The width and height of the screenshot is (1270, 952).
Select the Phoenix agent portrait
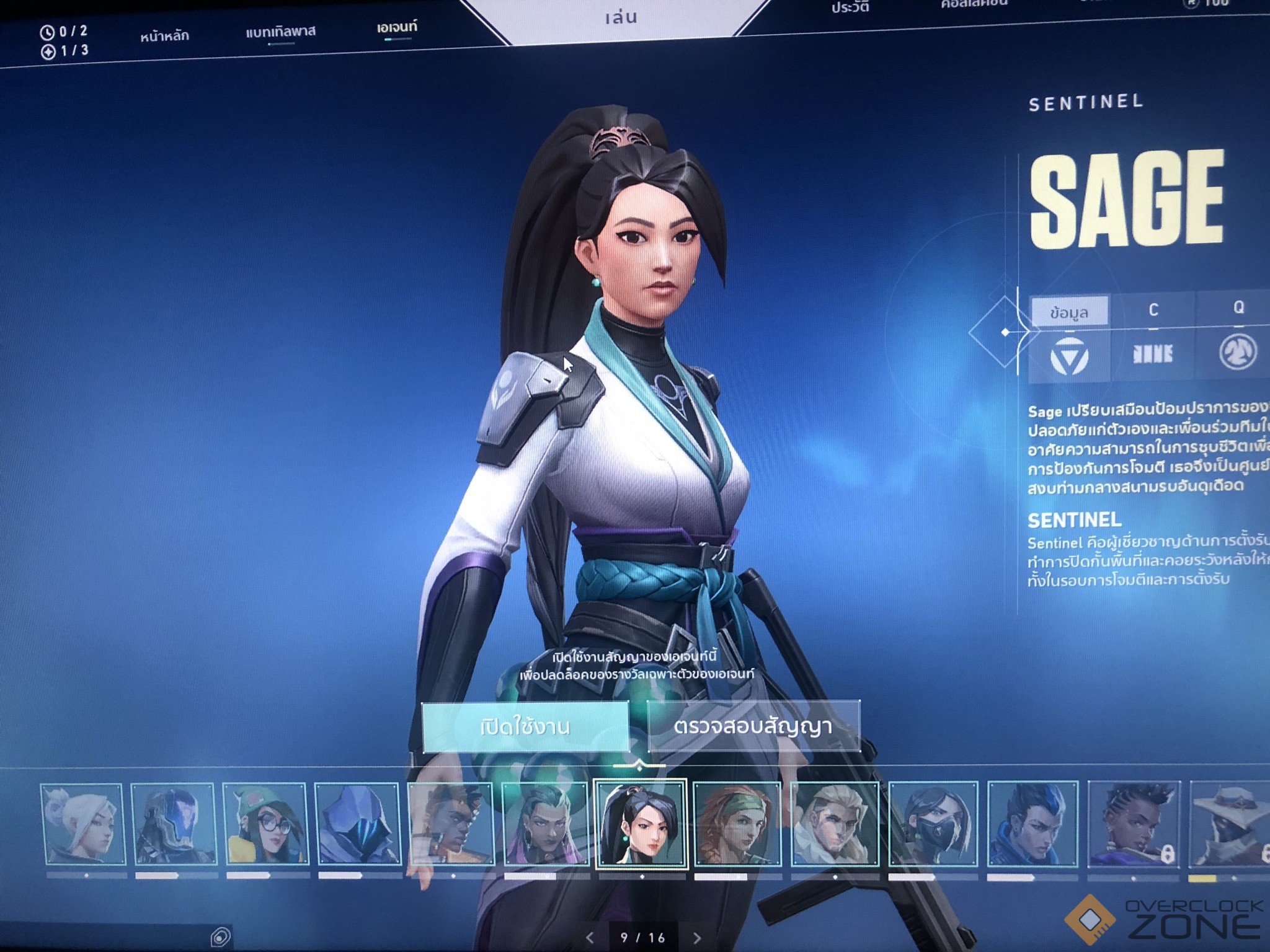(451, 824)
